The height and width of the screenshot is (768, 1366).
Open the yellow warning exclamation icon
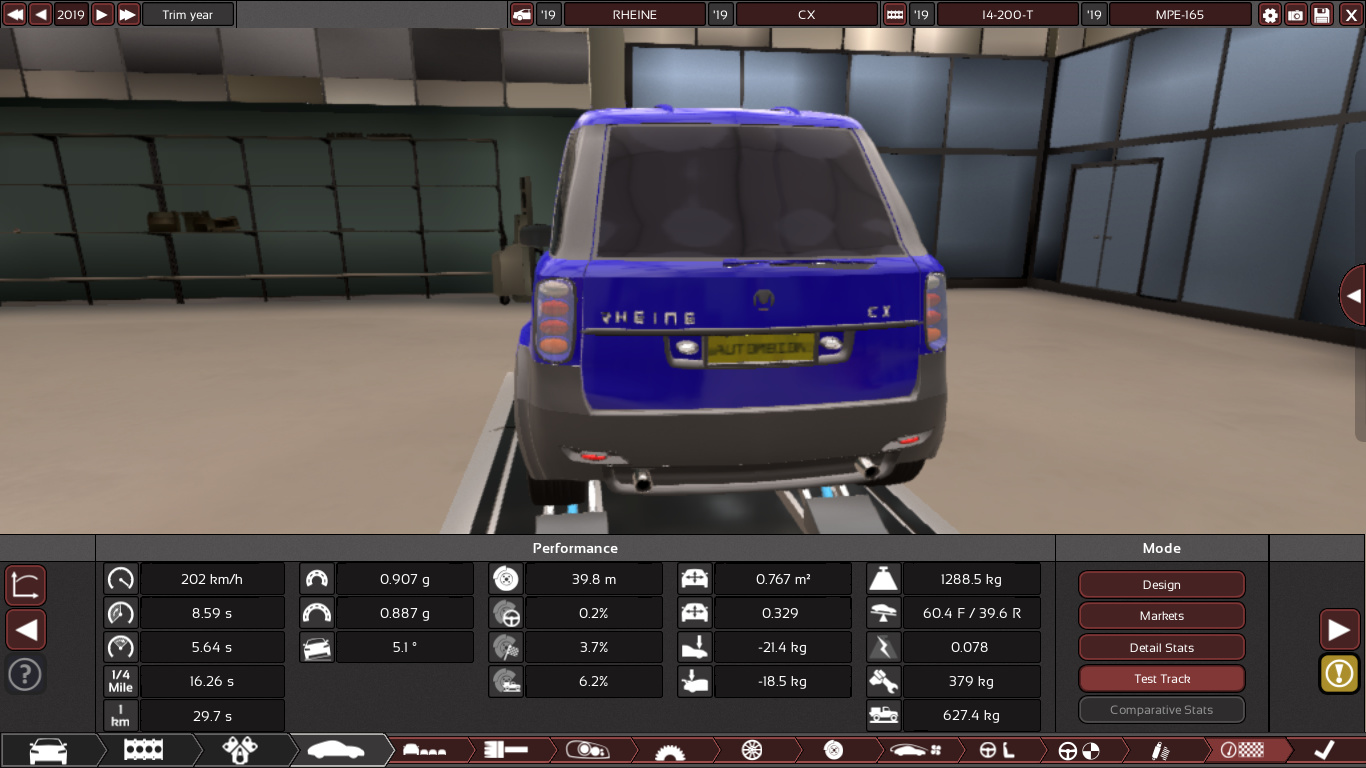(1339, 673)
